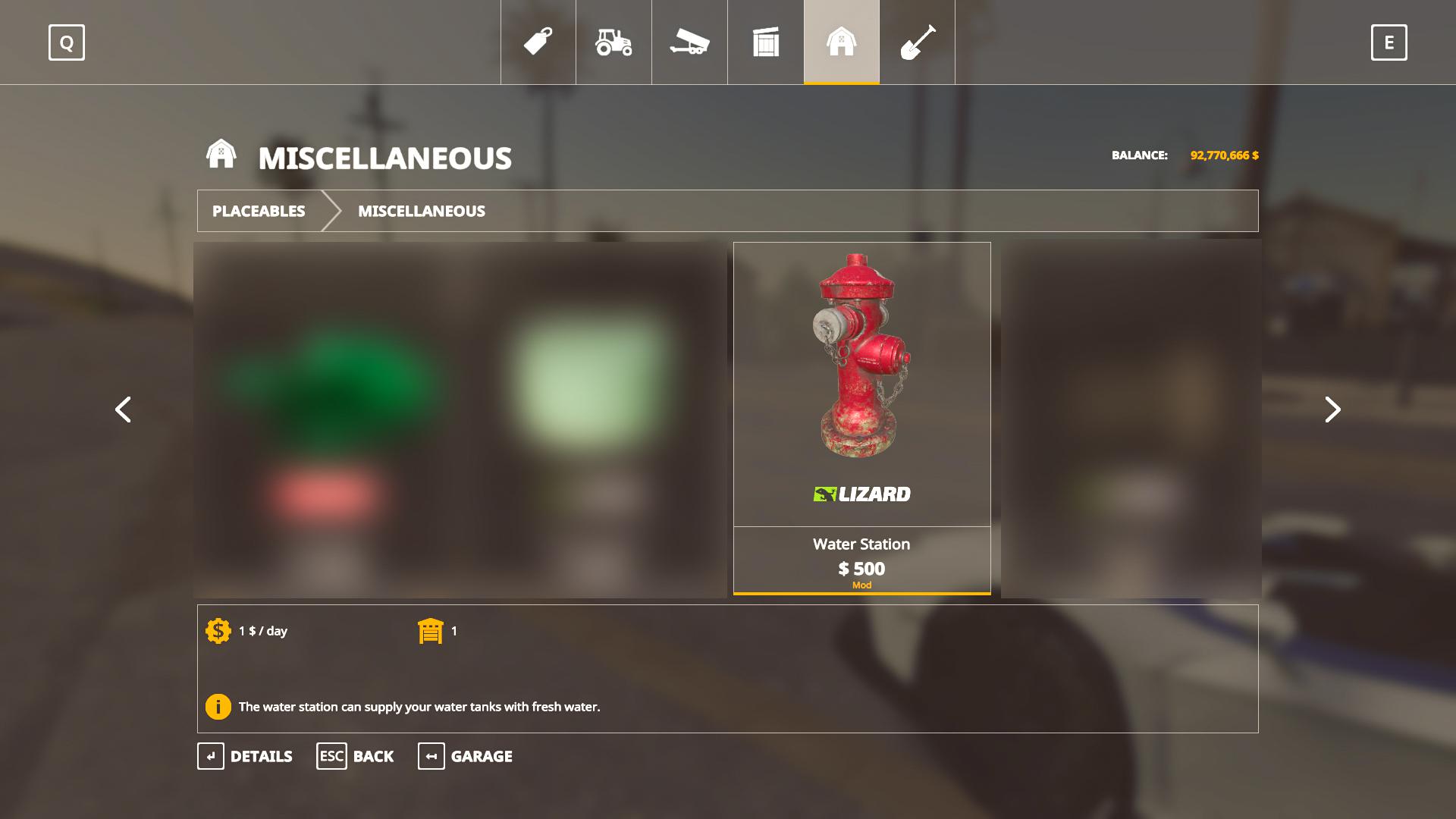The height and width of the screenshot is (819, 1456).
Task: Select the pallet objects tab
Action: coord(766,42)
